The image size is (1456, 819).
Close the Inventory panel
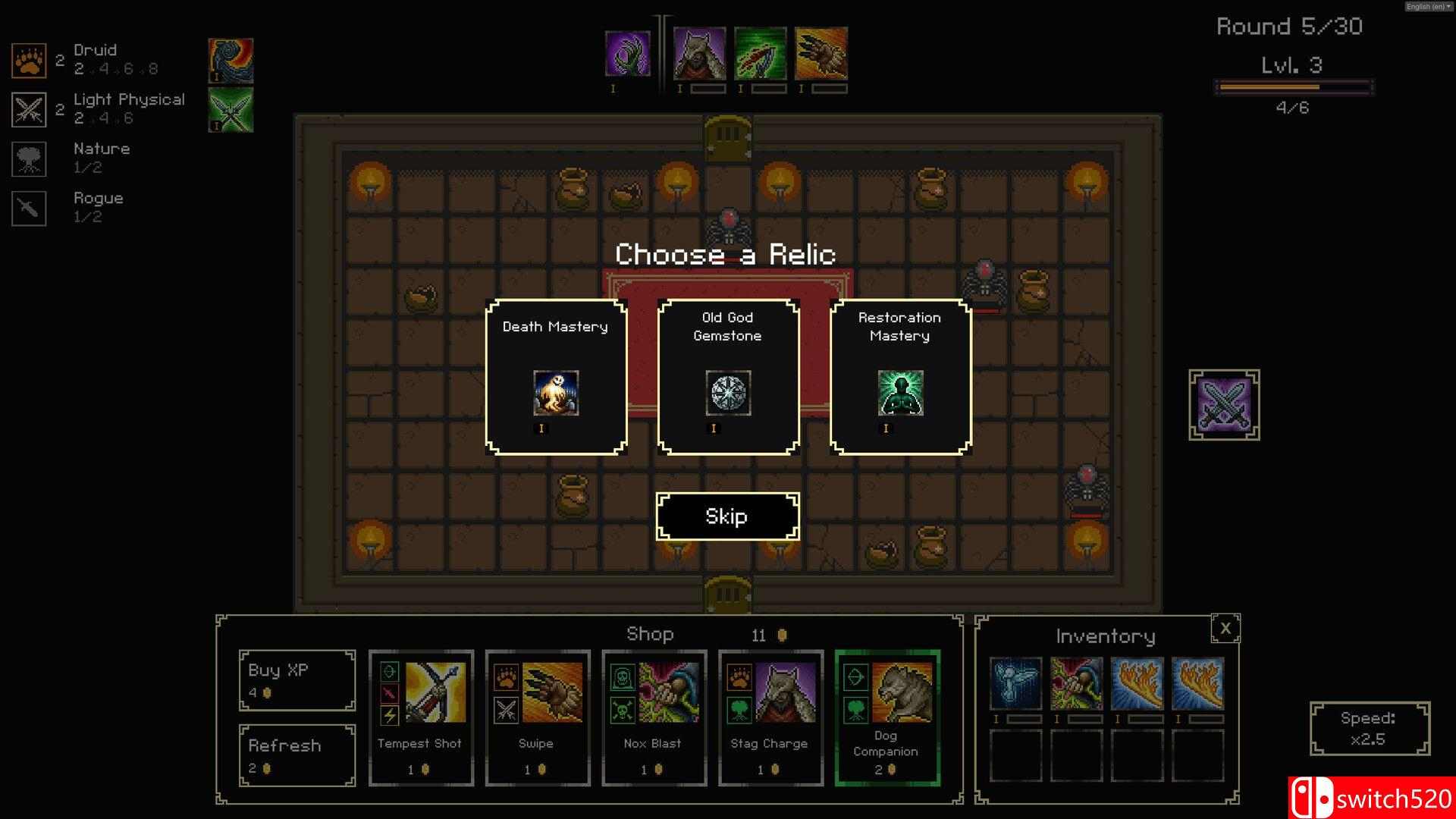1225,629
